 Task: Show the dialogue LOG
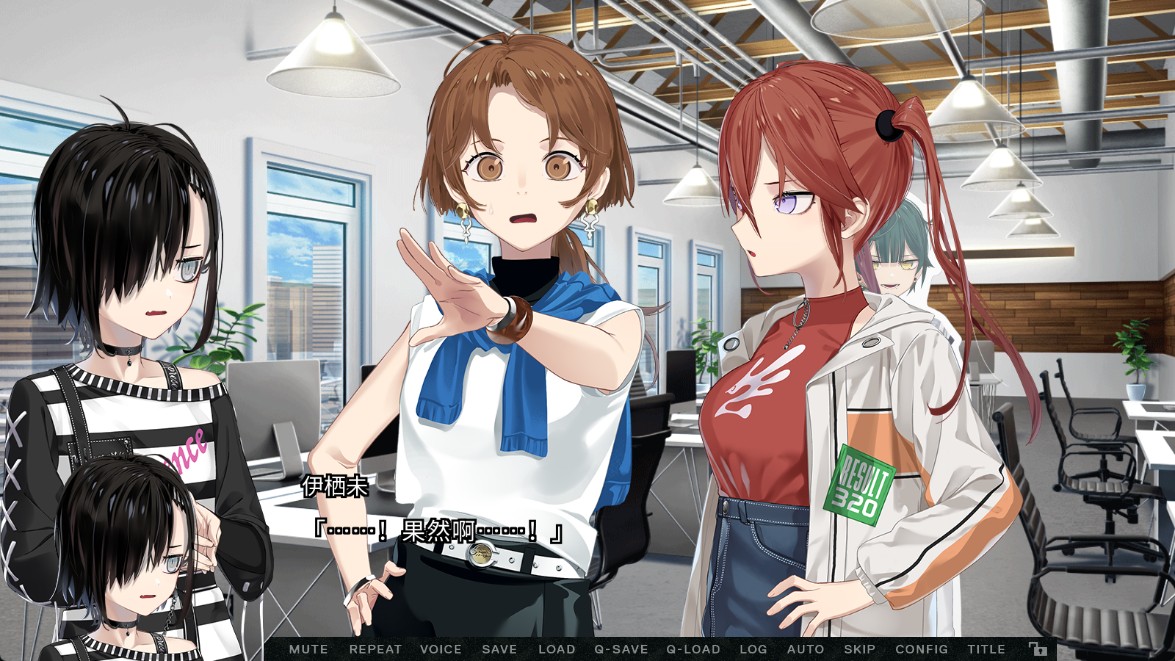click(x=753, y=649)
